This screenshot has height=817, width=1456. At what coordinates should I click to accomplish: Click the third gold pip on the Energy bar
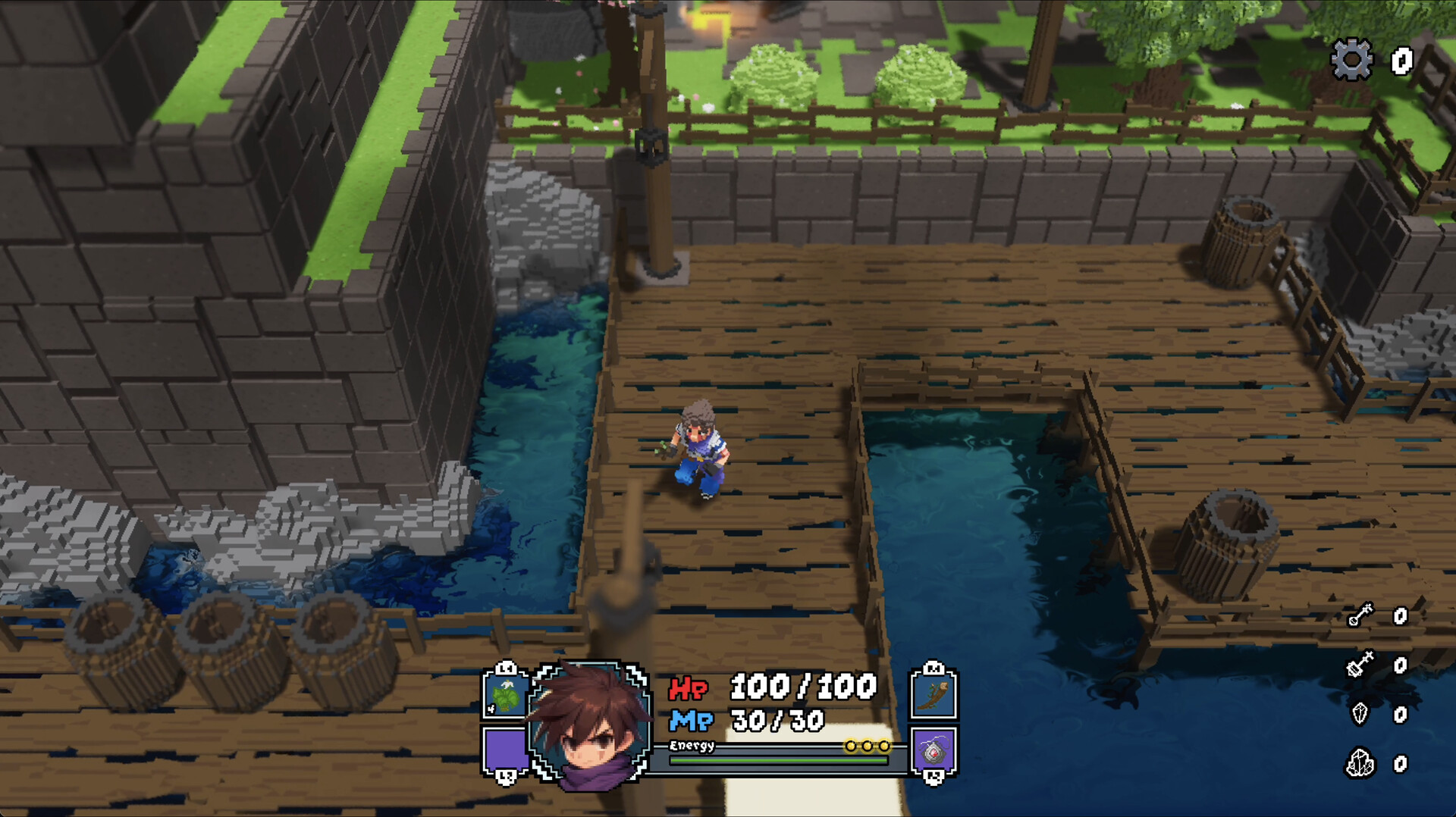pos(883,745)
